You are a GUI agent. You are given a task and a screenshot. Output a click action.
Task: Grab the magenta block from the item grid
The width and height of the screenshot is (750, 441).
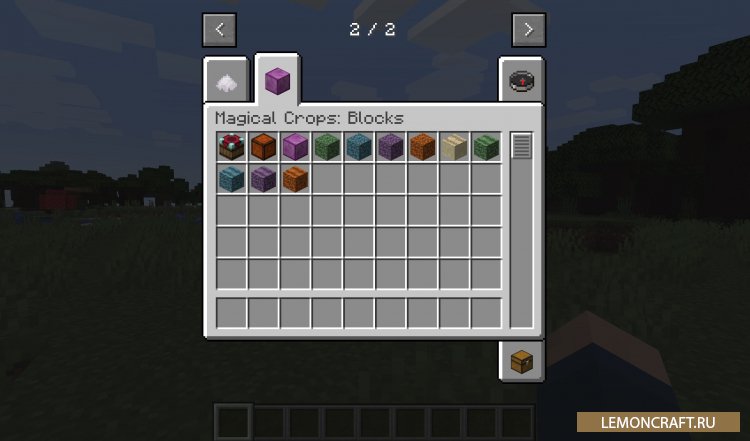(x=296, y=147)
